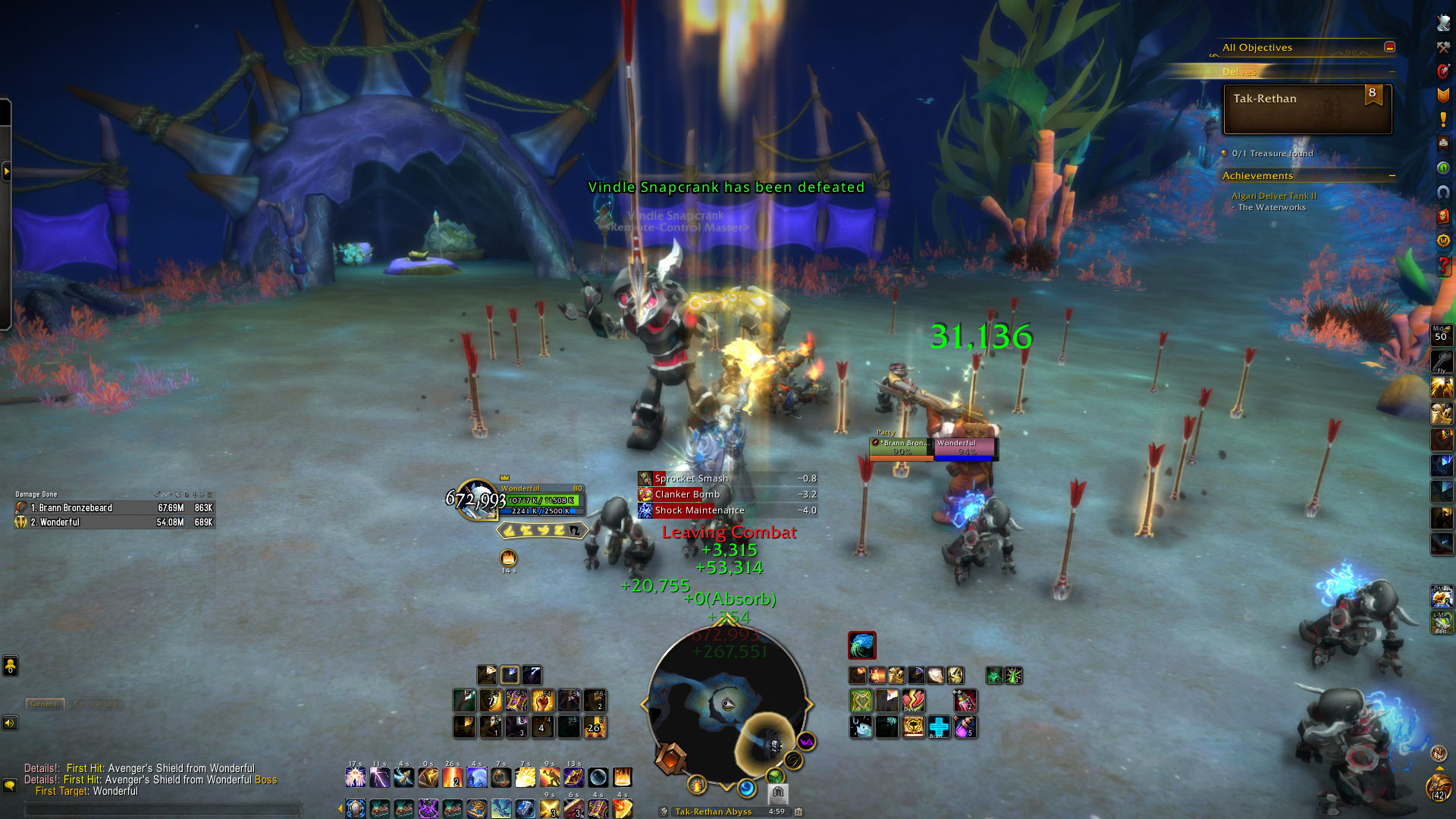Viewport: 1456px width, 819px height.
Task: Open the yellow exclamation mark quest log icon
Action: pos(1443,120)
